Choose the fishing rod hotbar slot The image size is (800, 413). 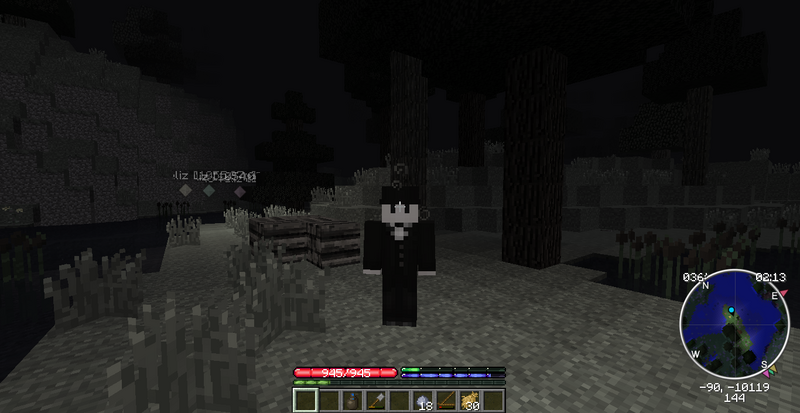pos(446,401)
